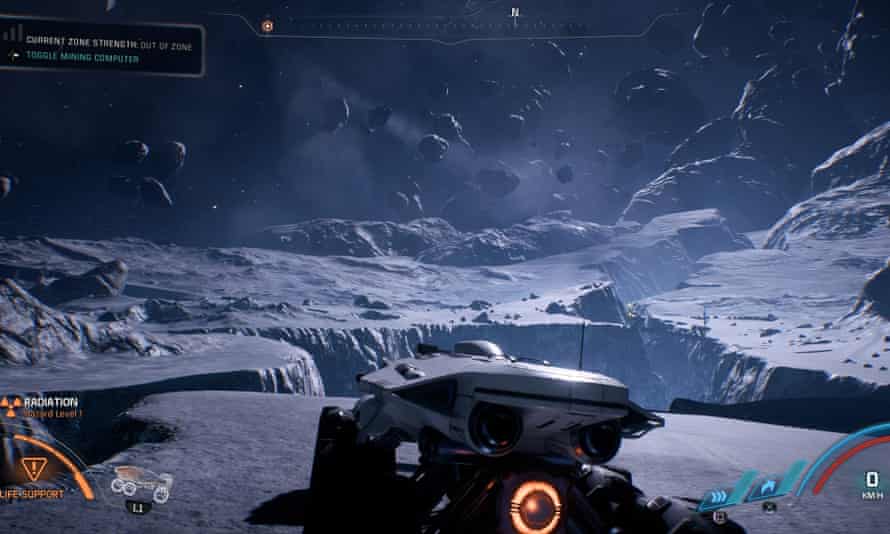This screenshot has height=534, width=890.
Task: Toggle the mining computer
Action: pyautogui.click(x=82, y=58)
